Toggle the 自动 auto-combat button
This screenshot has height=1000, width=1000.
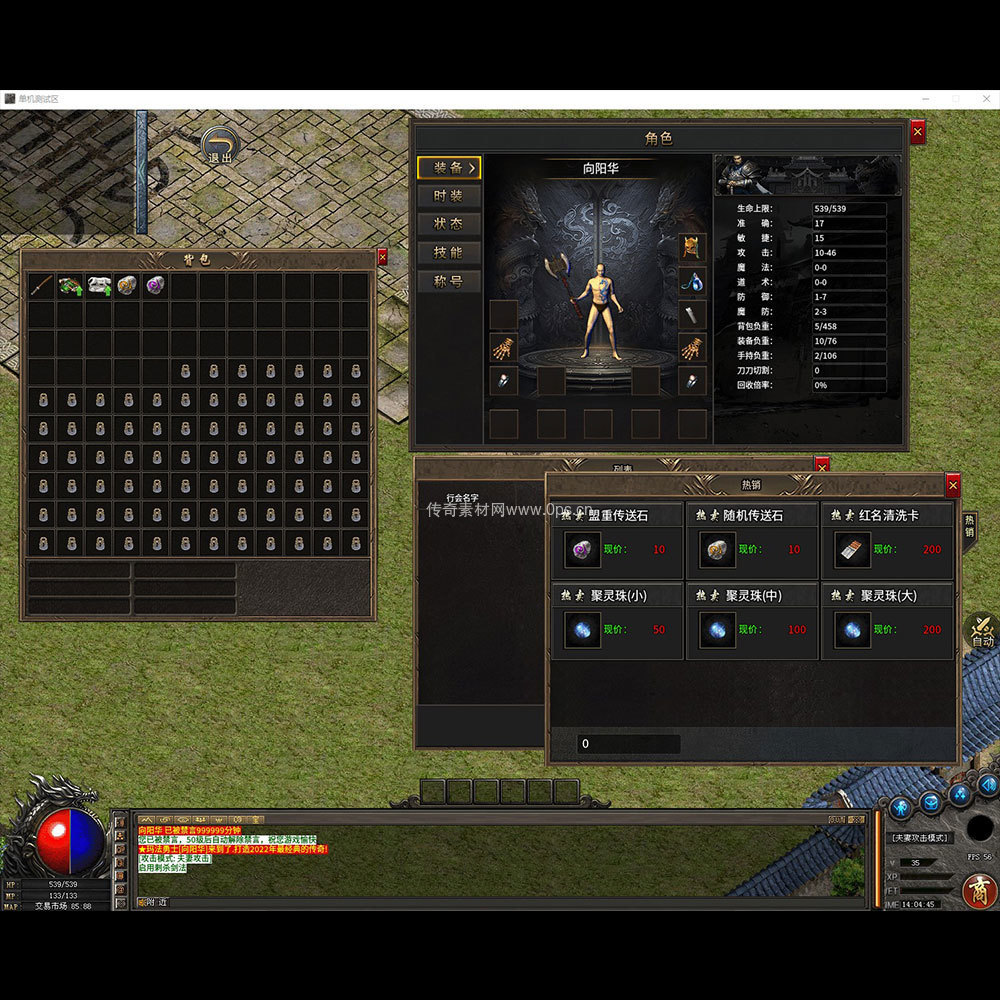(x=981, y=630)
